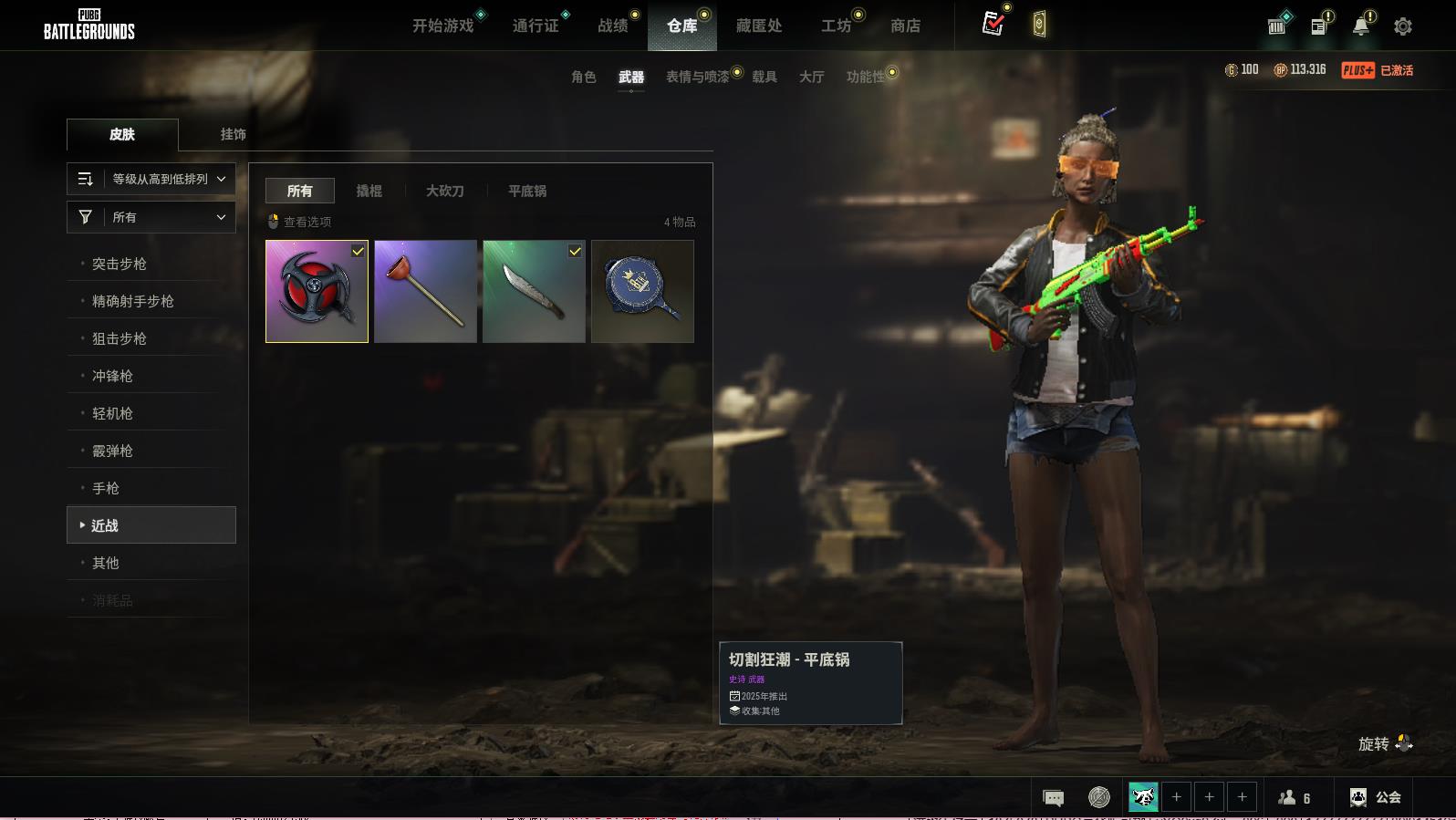Open the 商店 store tab
Screen dimensions: 1456x820
[x=905, y=26]
